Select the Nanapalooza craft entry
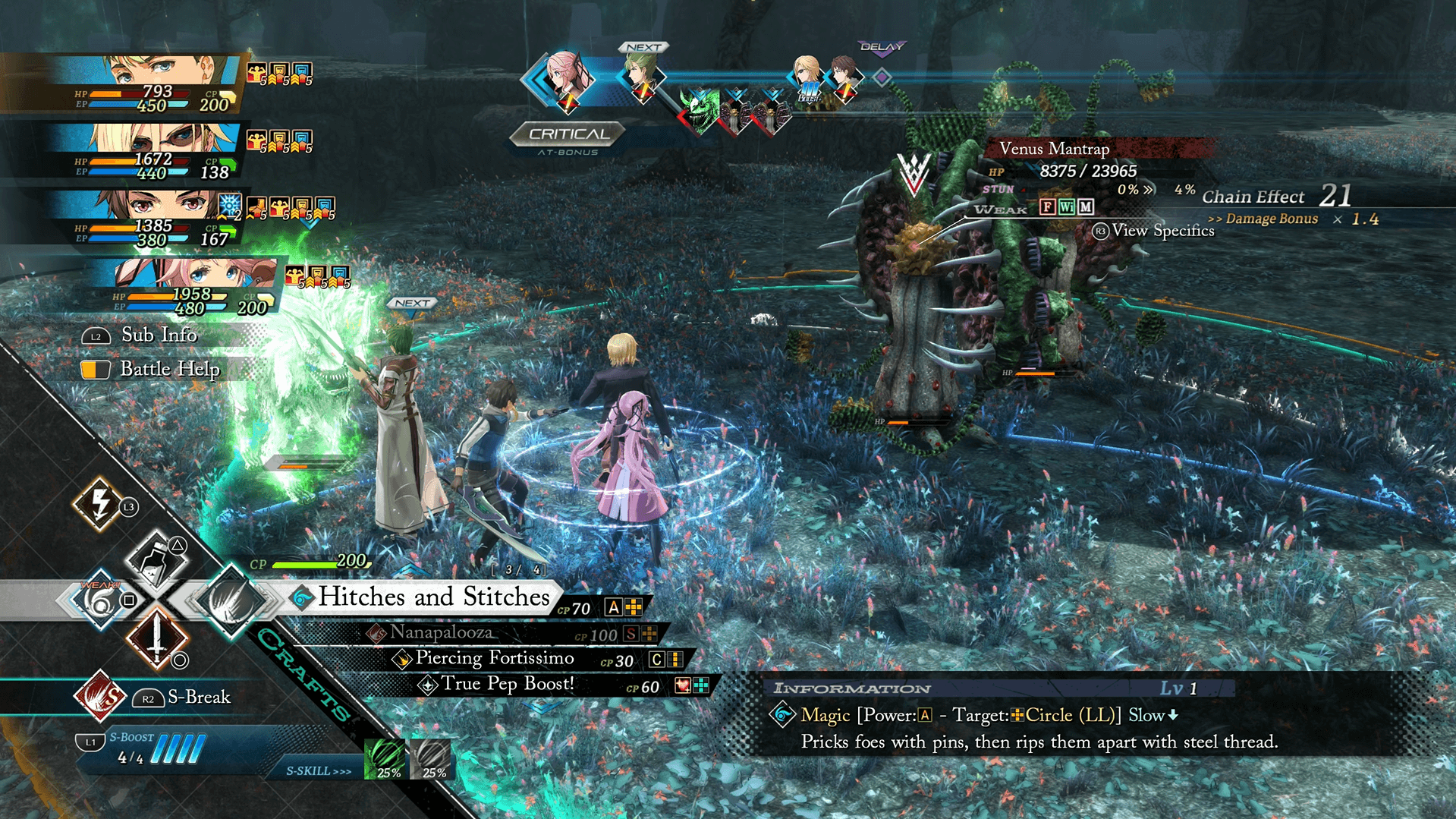The width and height of the screenshot is (1456, 819). [x=440, y=632]
